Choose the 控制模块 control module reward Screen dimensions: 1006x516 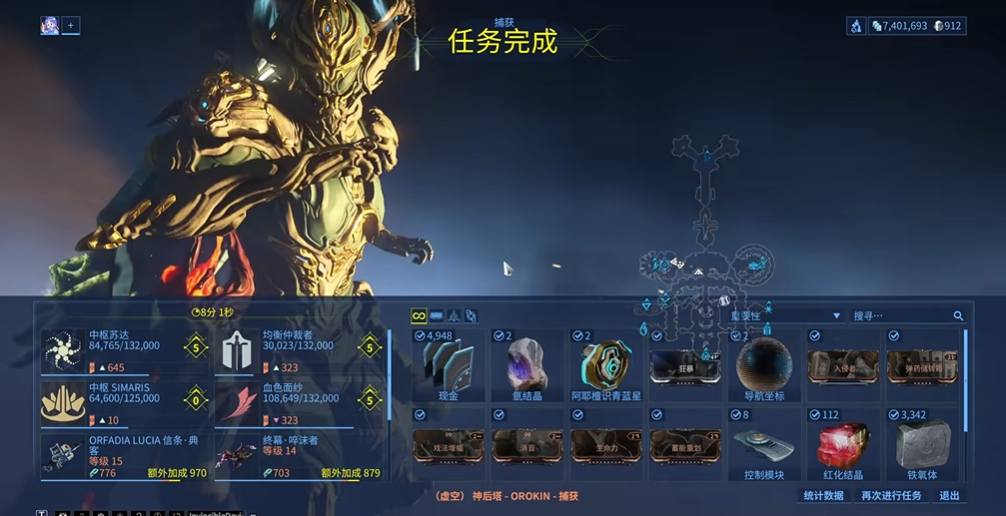tap(764, 445)
